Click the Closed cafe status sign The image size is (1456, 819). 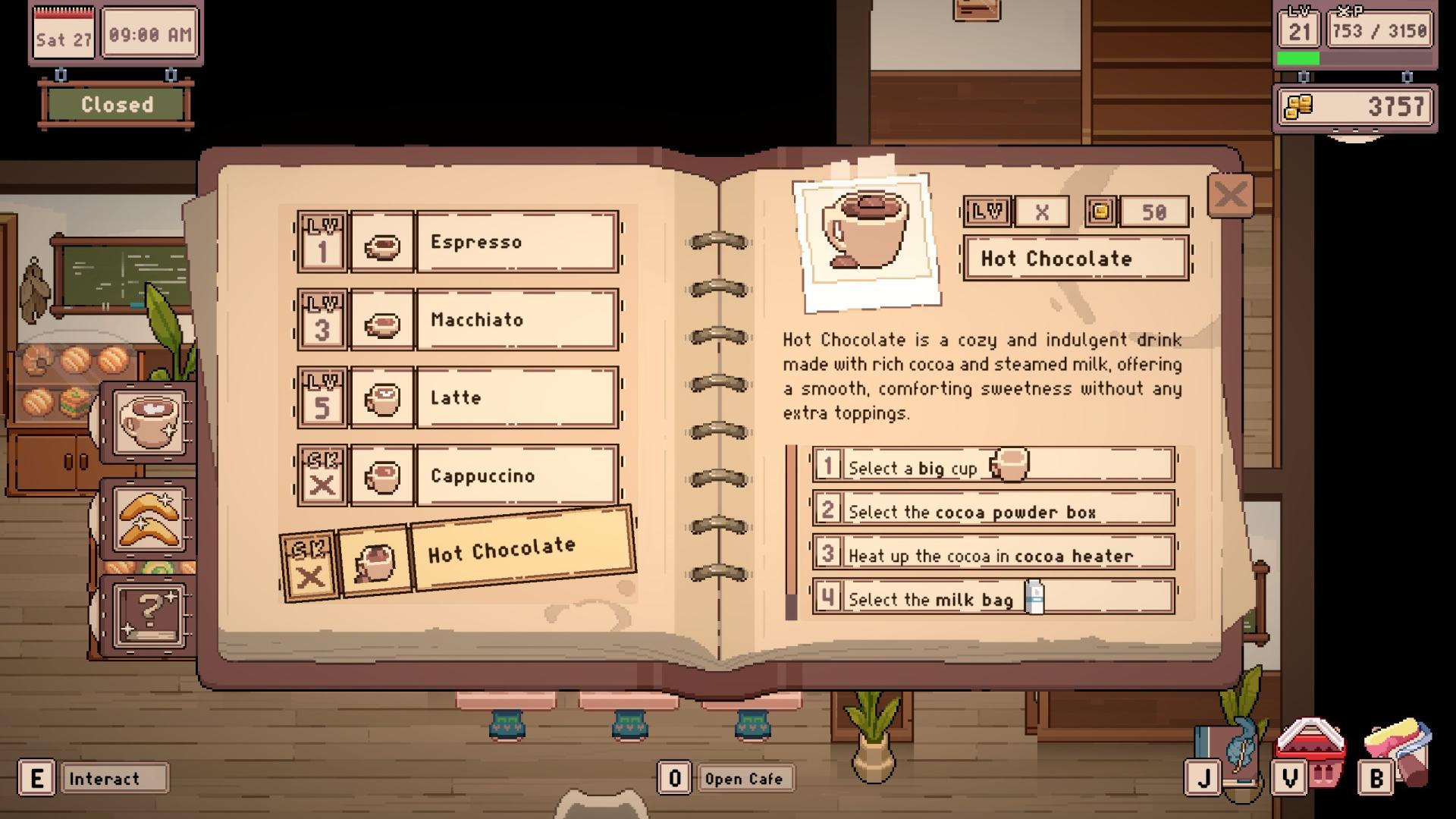point(117,105)
